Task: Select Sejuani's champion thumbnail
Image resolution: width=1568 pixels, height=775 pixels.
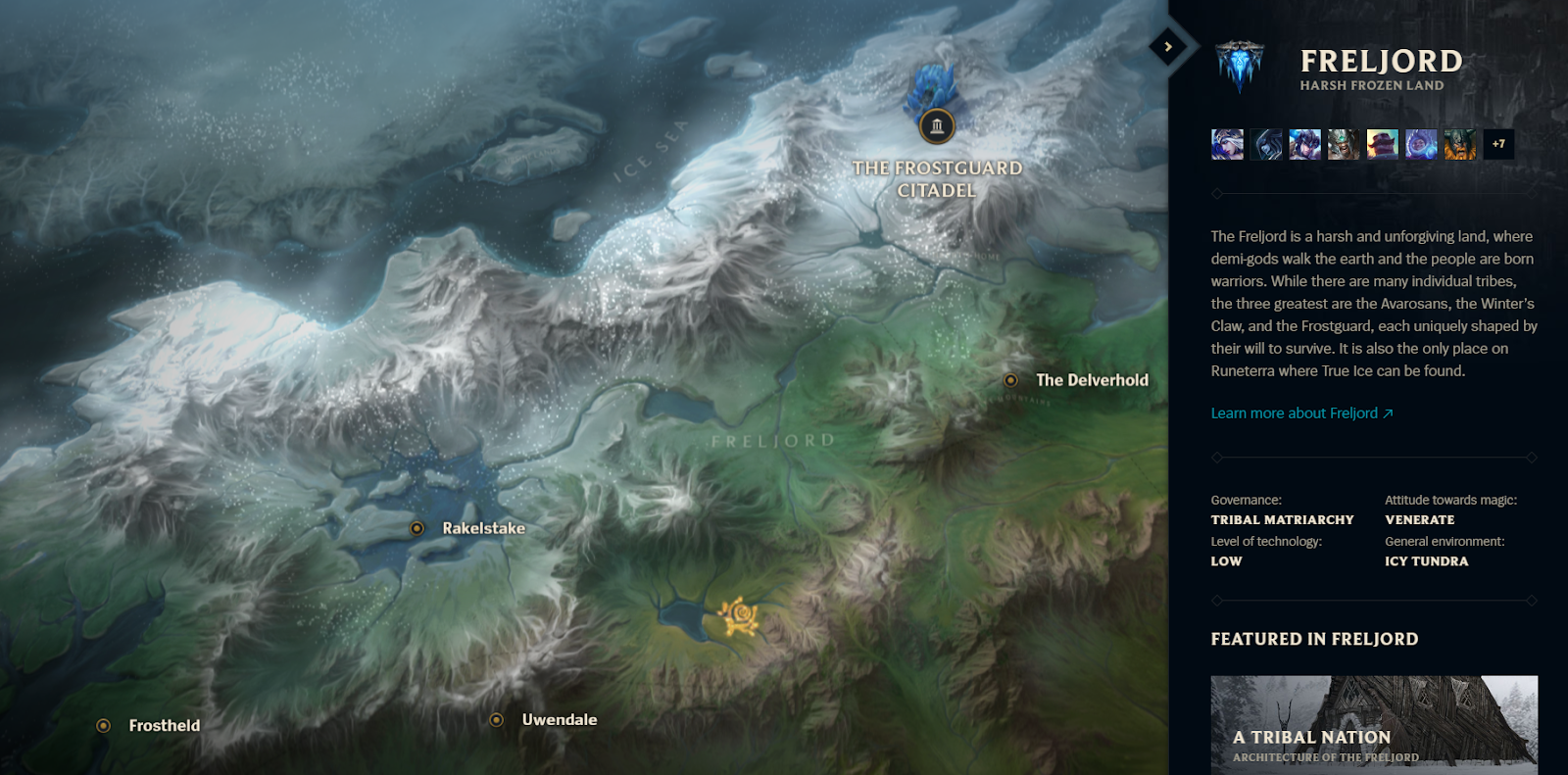Action: coord(1302,144)
